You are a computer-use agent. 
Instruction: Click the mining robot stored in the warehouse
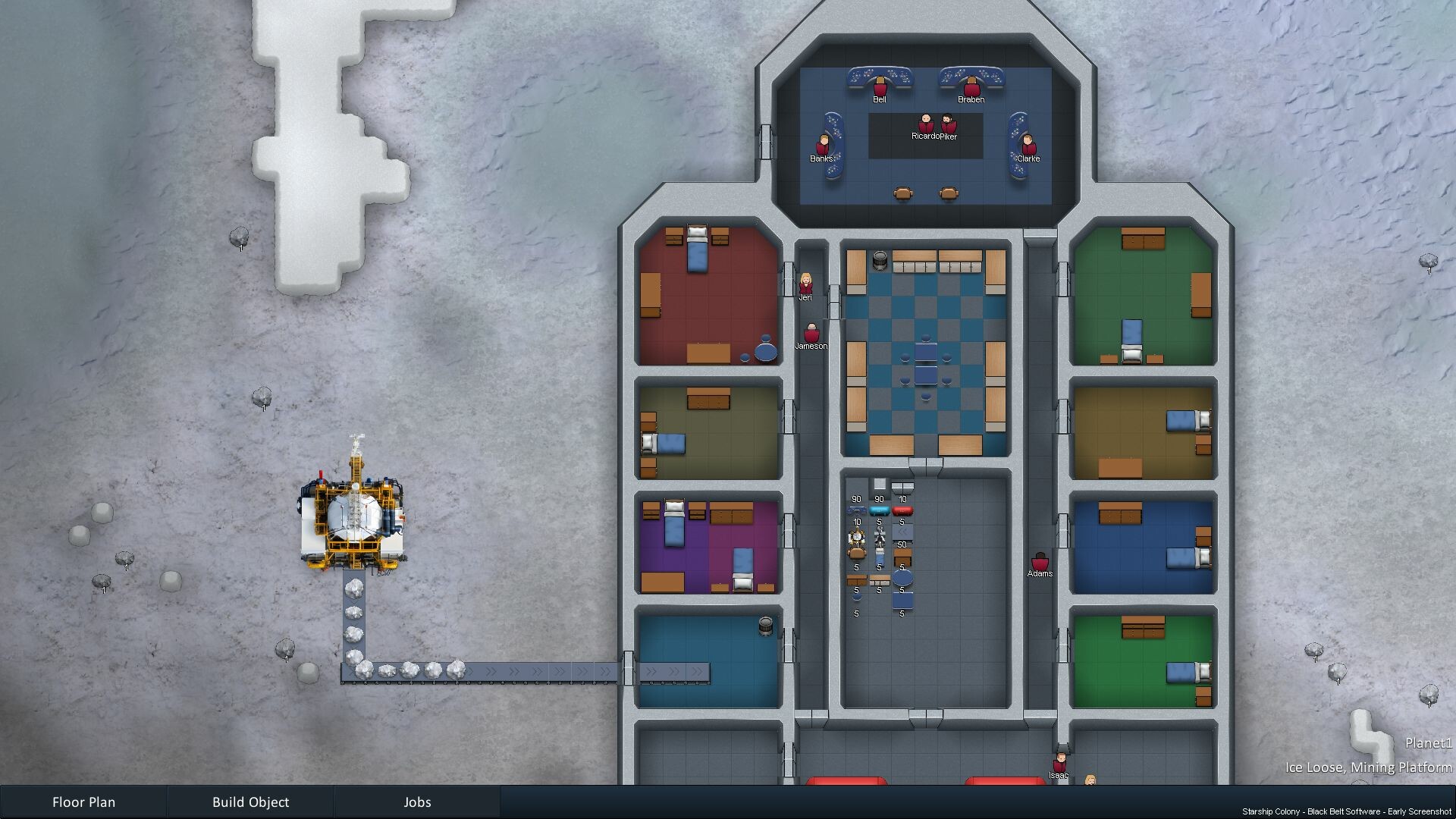click(x=857, y=537)
